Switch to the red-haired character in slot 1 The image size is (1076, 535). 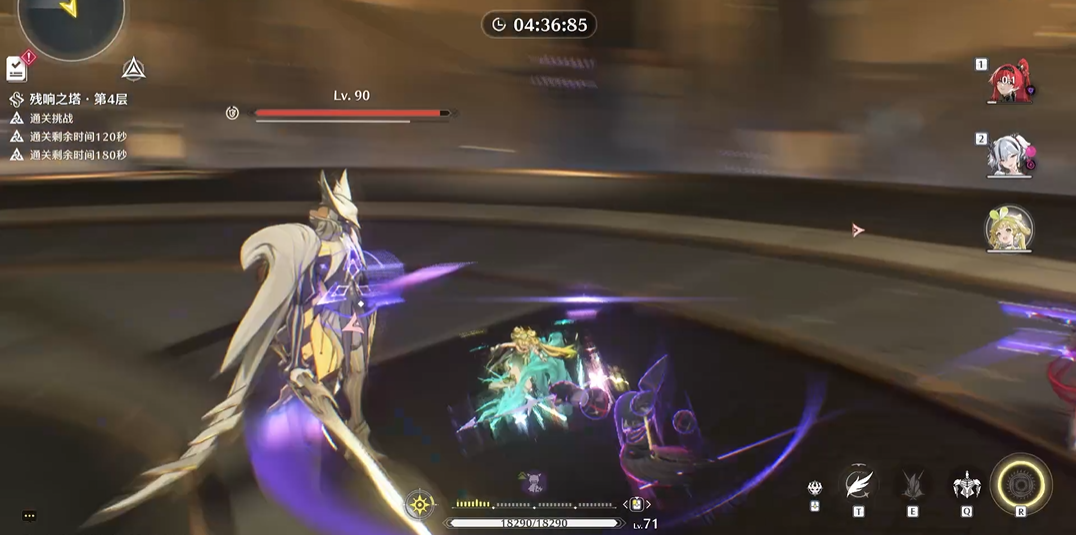pos(1009,82)
